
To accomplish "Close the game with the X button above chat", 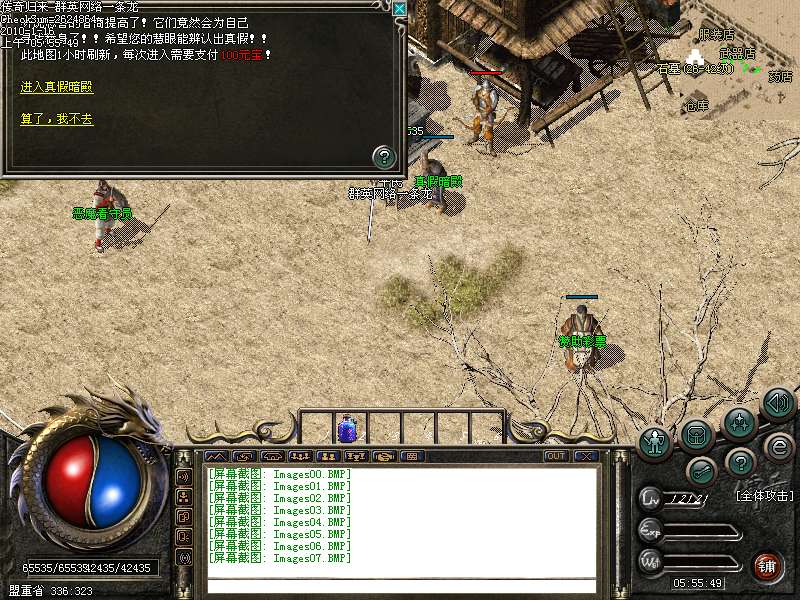I will [585, 456].
